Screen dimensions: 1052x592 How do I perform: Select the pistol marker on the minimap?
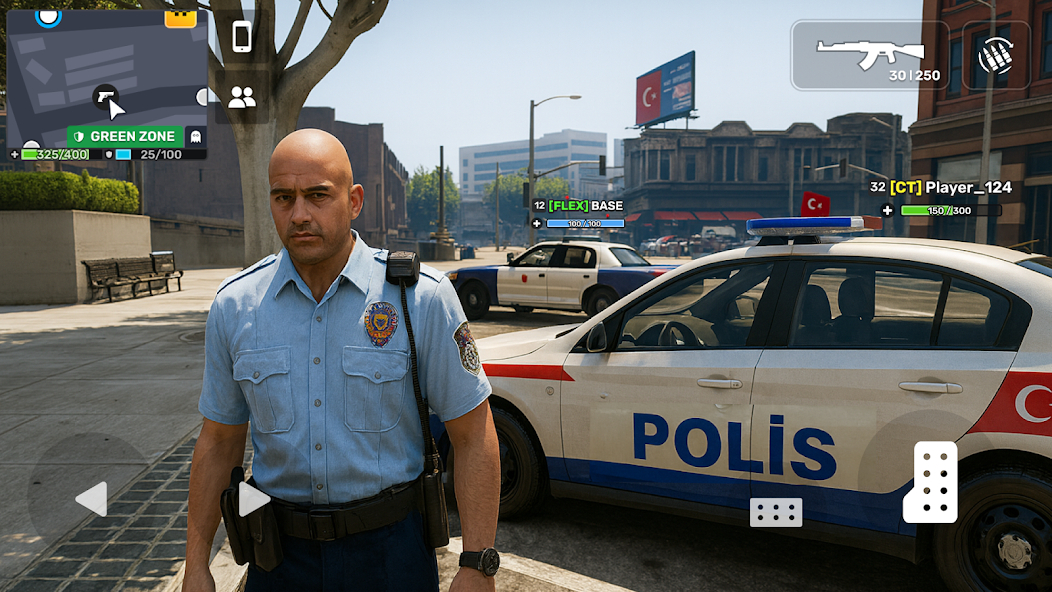pyautogui.click(x=105, y=96)
